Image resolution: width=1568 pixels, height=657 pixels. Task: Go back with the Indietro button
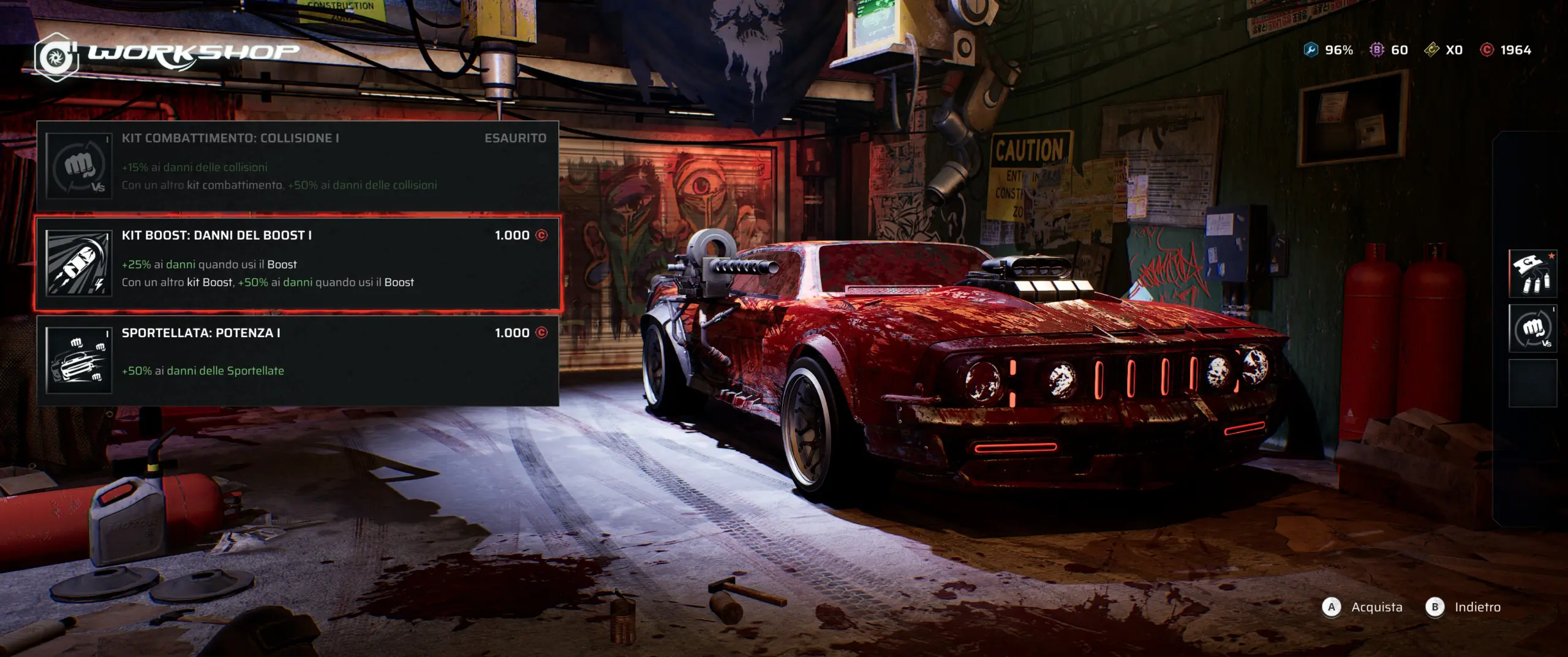[x=1466, y=607]
